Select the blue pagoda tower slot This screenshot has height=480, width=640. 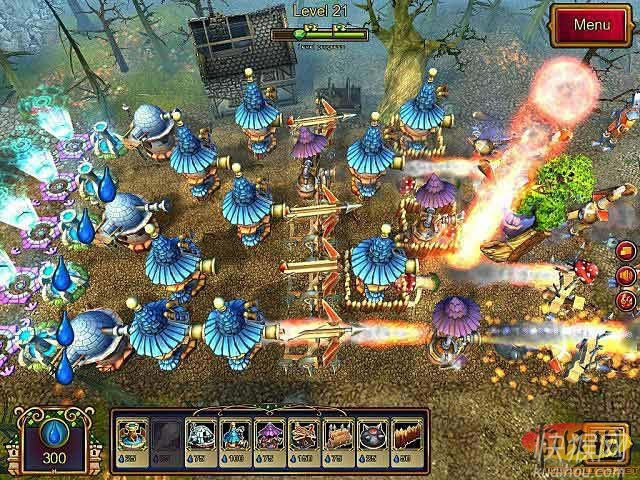point(234,439)
